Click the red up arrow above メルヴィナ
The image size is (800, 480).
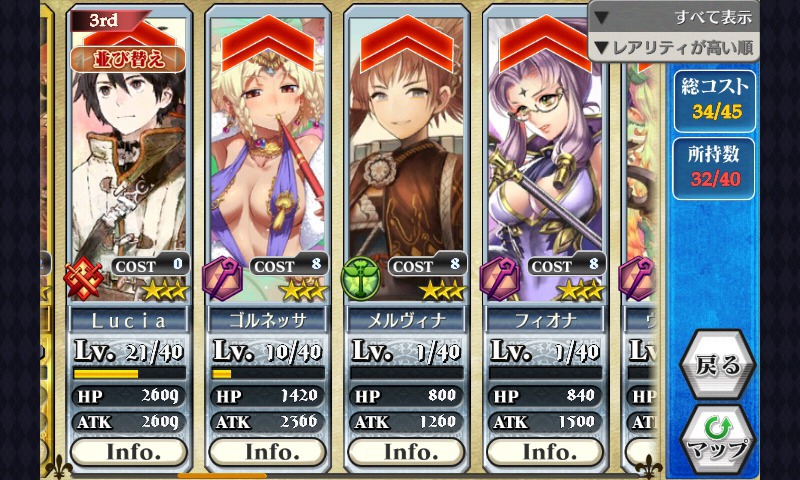pos(406,42)
